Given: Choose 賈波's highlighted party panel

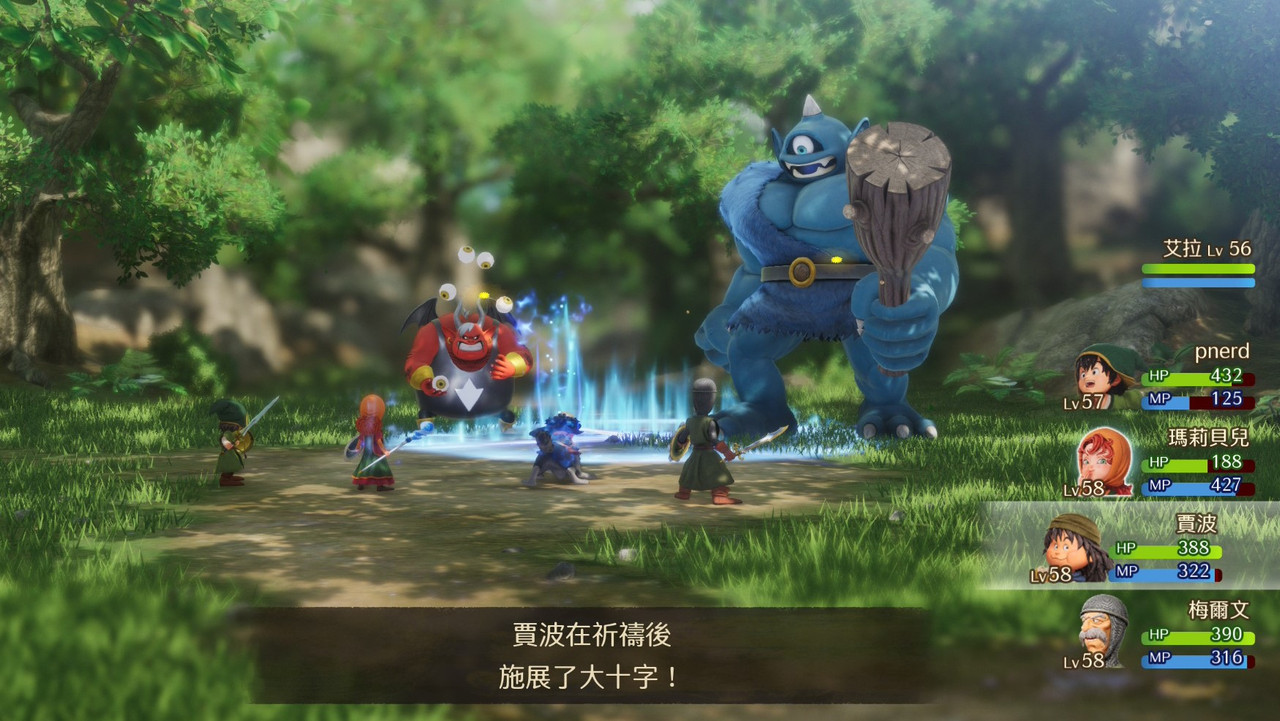Looking at the screenshot, I should coord(1130,546).
